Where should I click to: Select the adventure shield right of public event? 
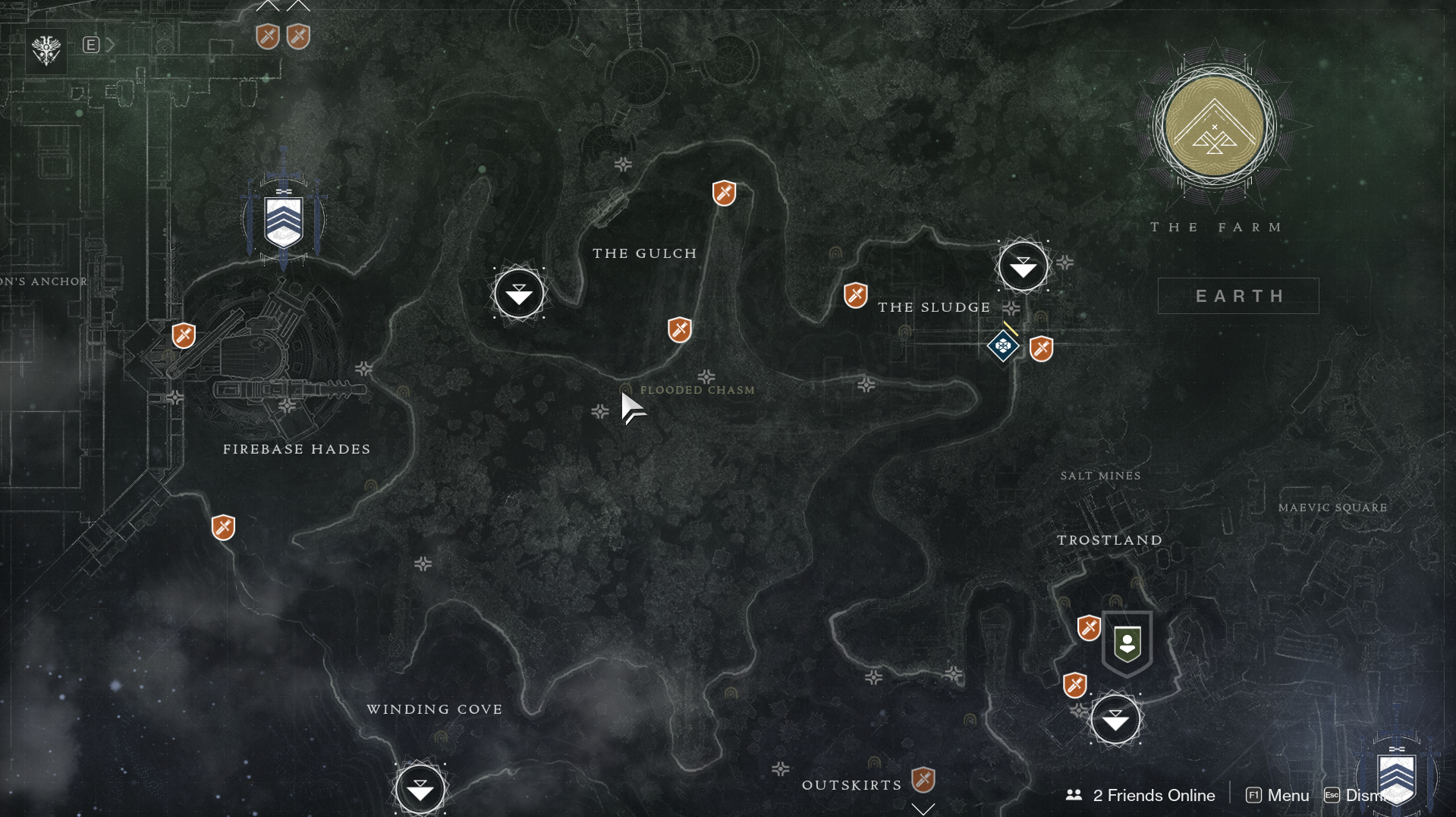click(1041, 349)
